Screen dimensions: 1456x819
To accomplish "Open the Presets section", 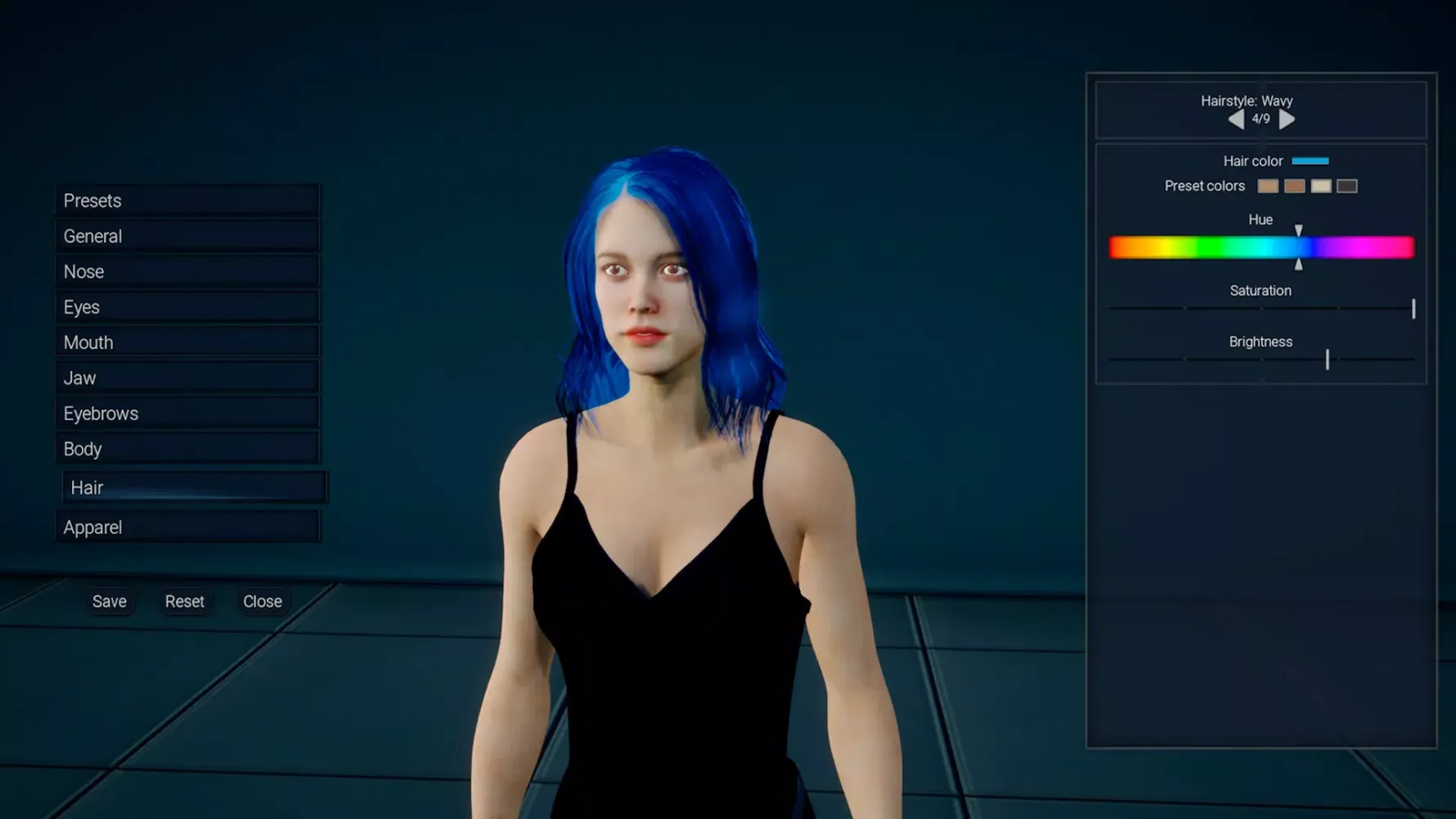I will point(92,200).
